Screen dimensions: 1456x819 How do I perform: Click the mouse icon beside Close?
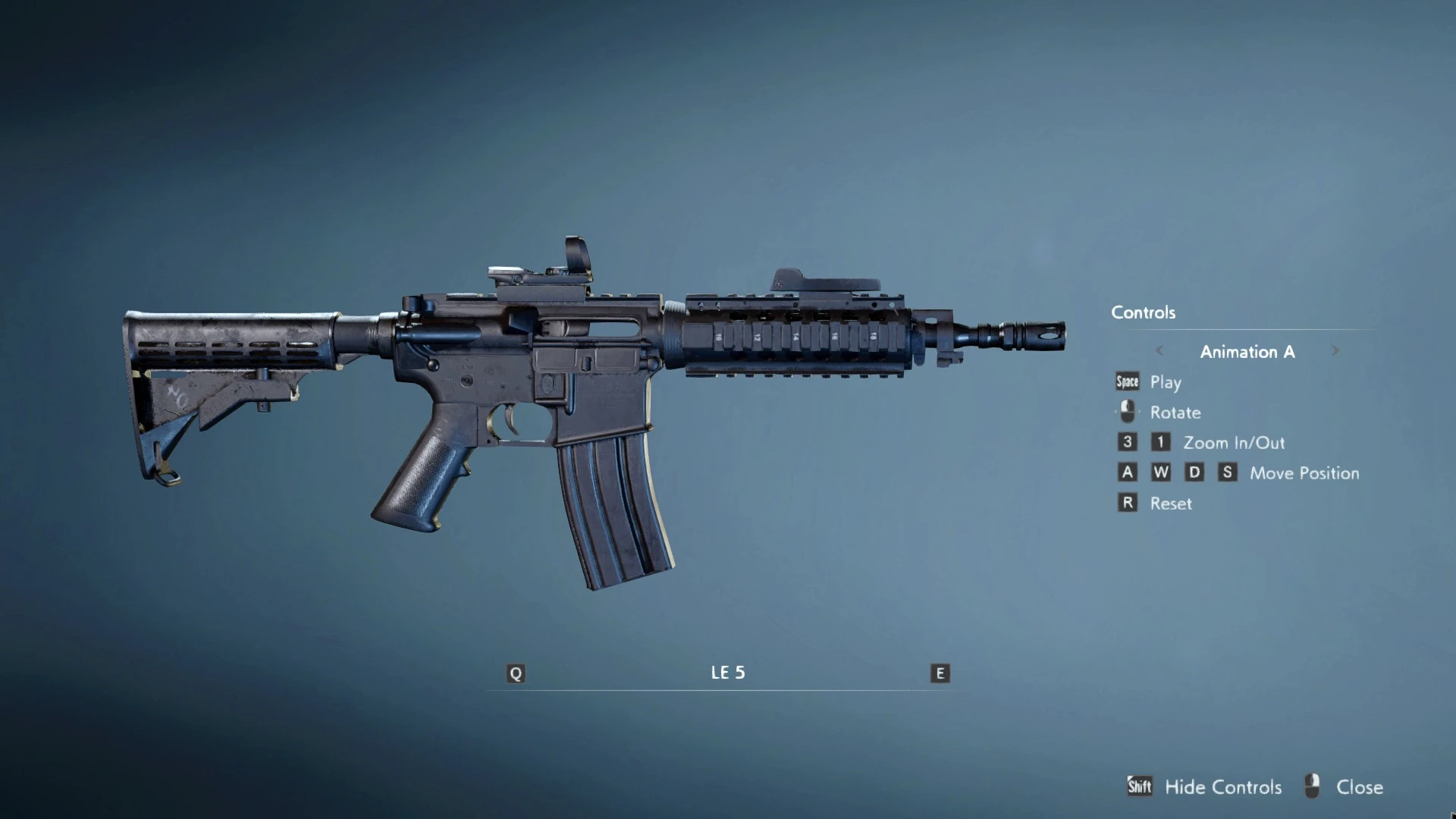pyautogui.click(x=1311, y=786)
